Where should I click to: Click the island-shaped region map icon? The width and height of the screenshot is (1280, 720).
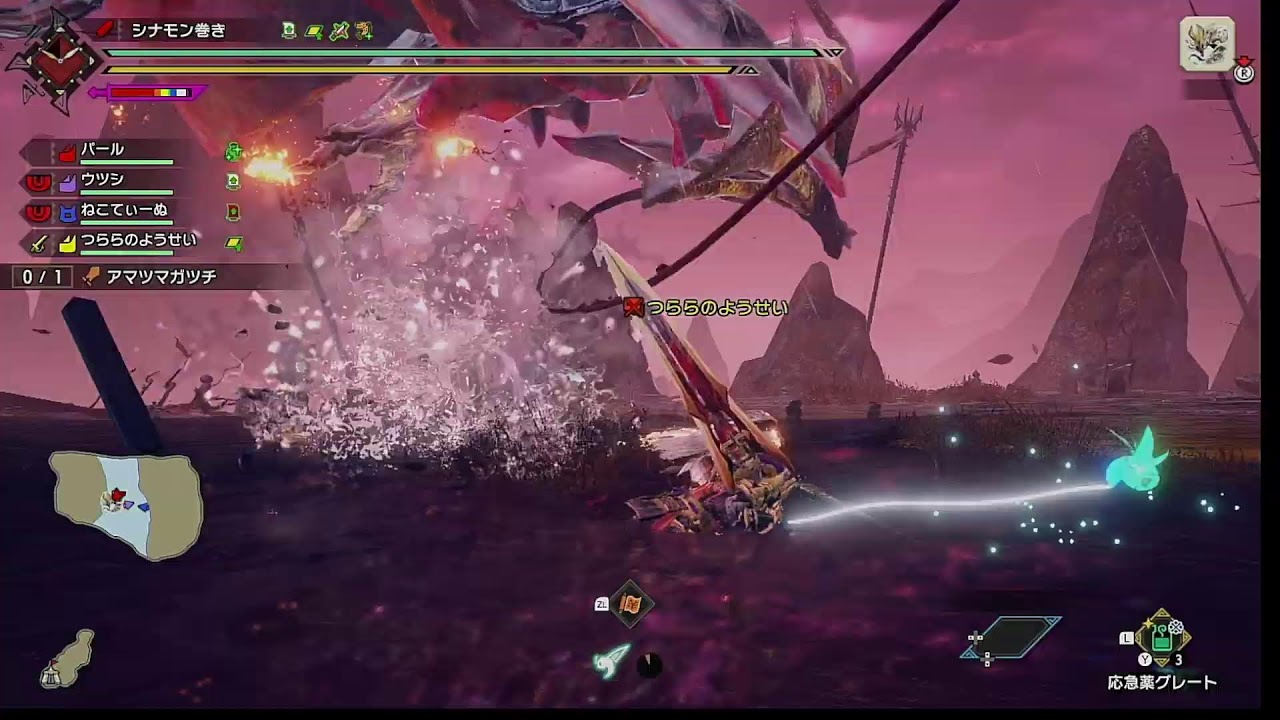(67, 659)
